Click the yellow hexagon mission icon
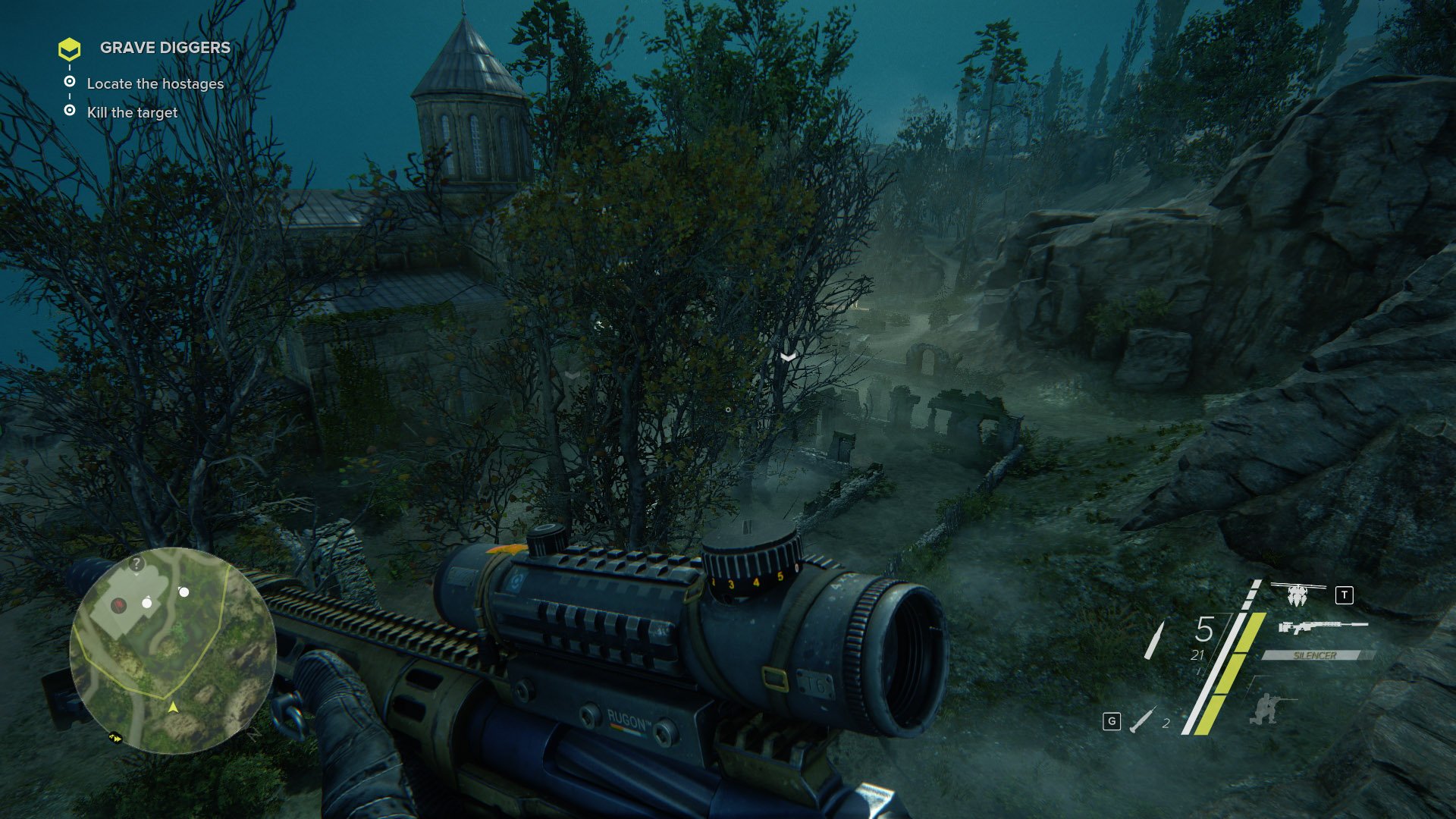1456x819 pixels. click(69, 49)
